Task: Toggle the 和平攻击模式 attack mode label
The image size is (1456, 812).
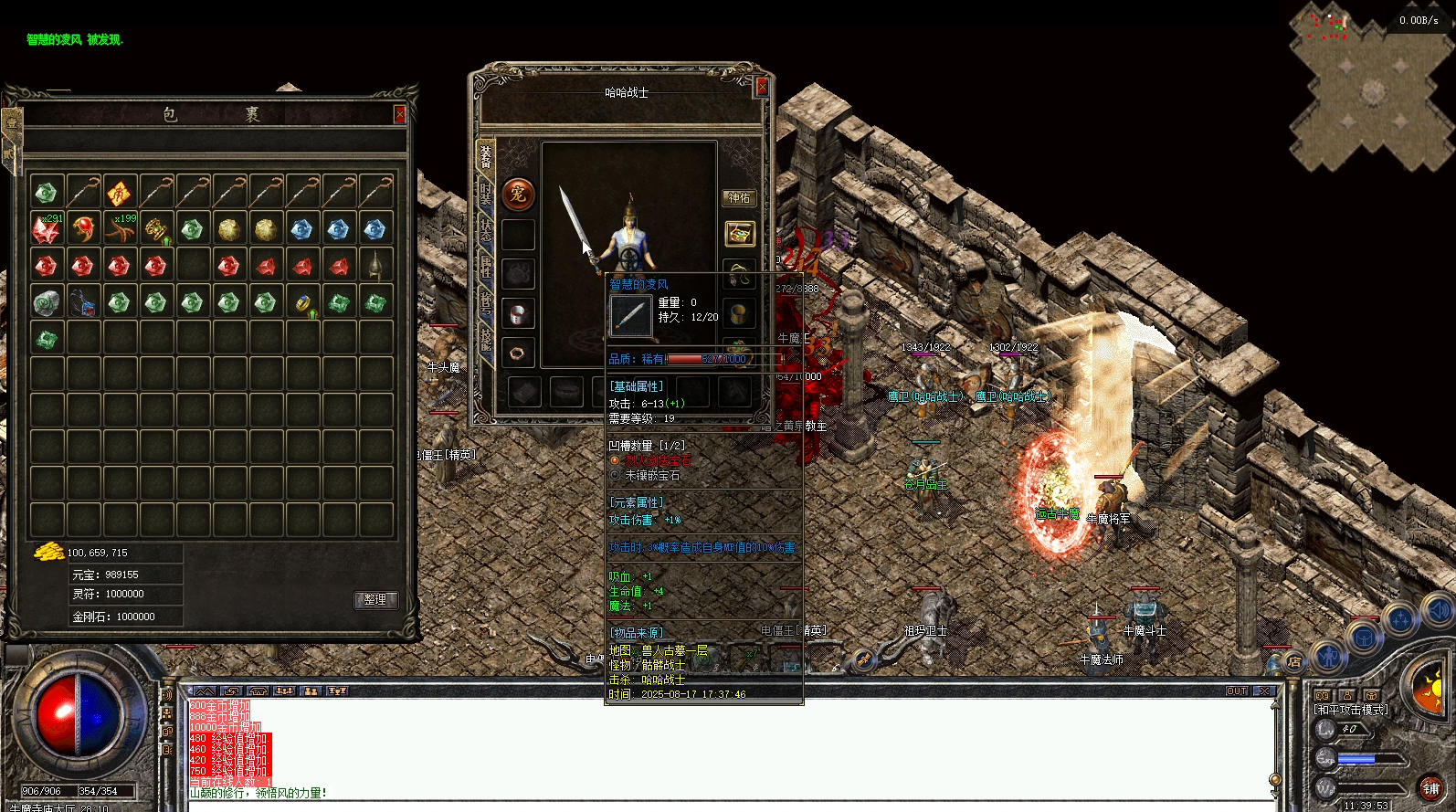Action: (x=1351, y=709)
